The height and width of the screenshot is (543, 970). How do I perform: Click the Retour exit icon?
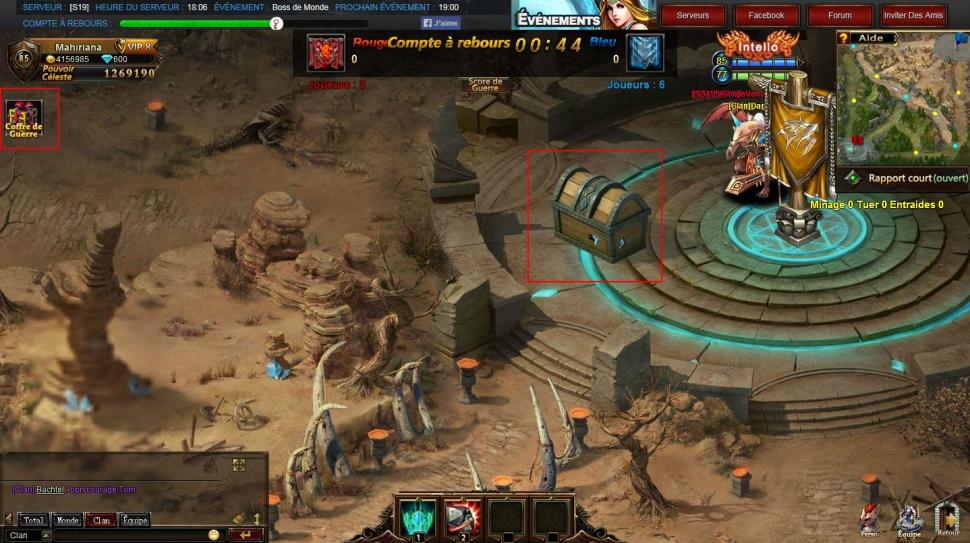pos(947,518)
